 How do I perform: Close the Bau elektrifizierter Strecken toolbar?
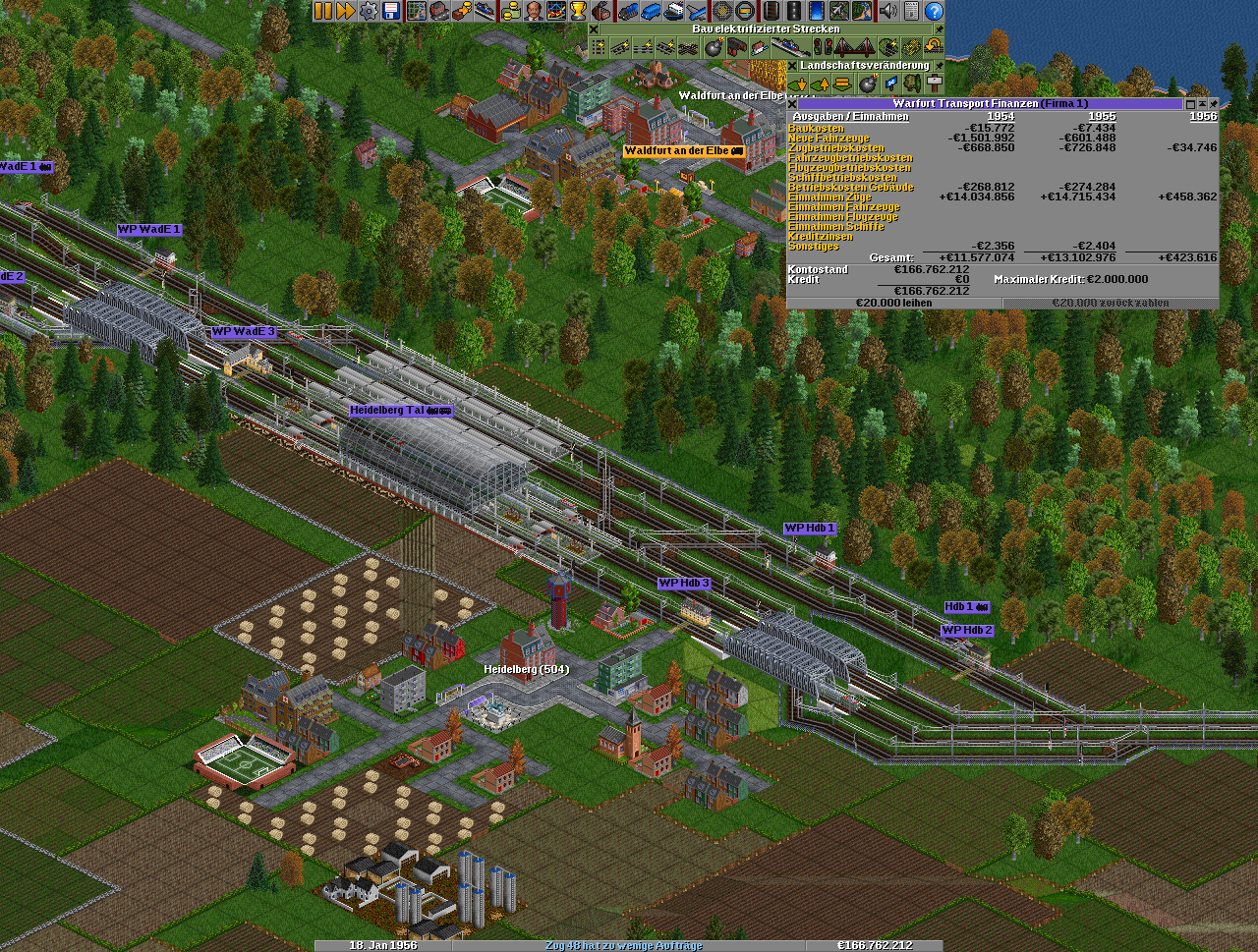594,29
